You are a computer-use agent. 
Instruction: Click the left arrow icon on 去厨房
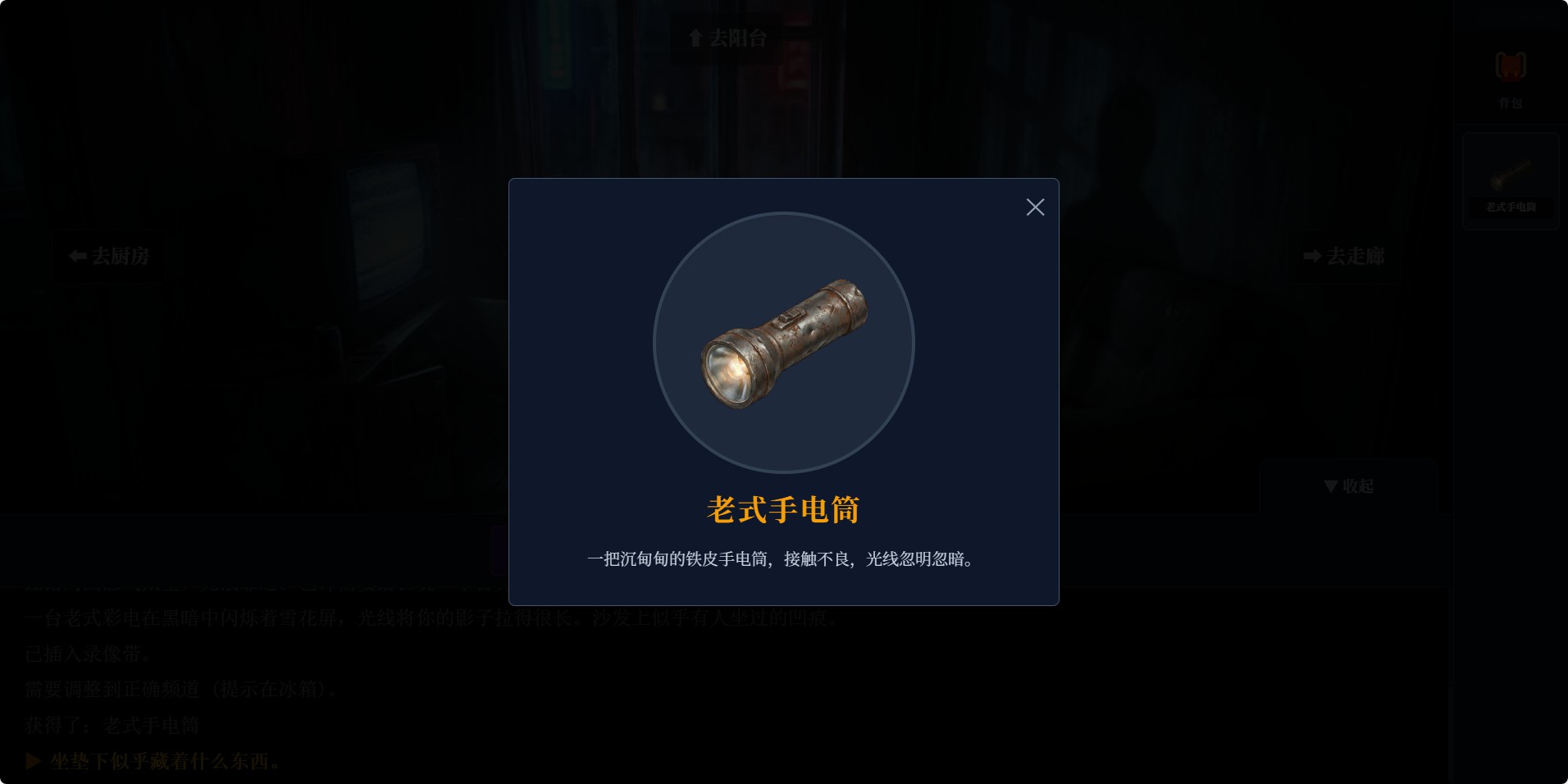(x=76, y=257)
